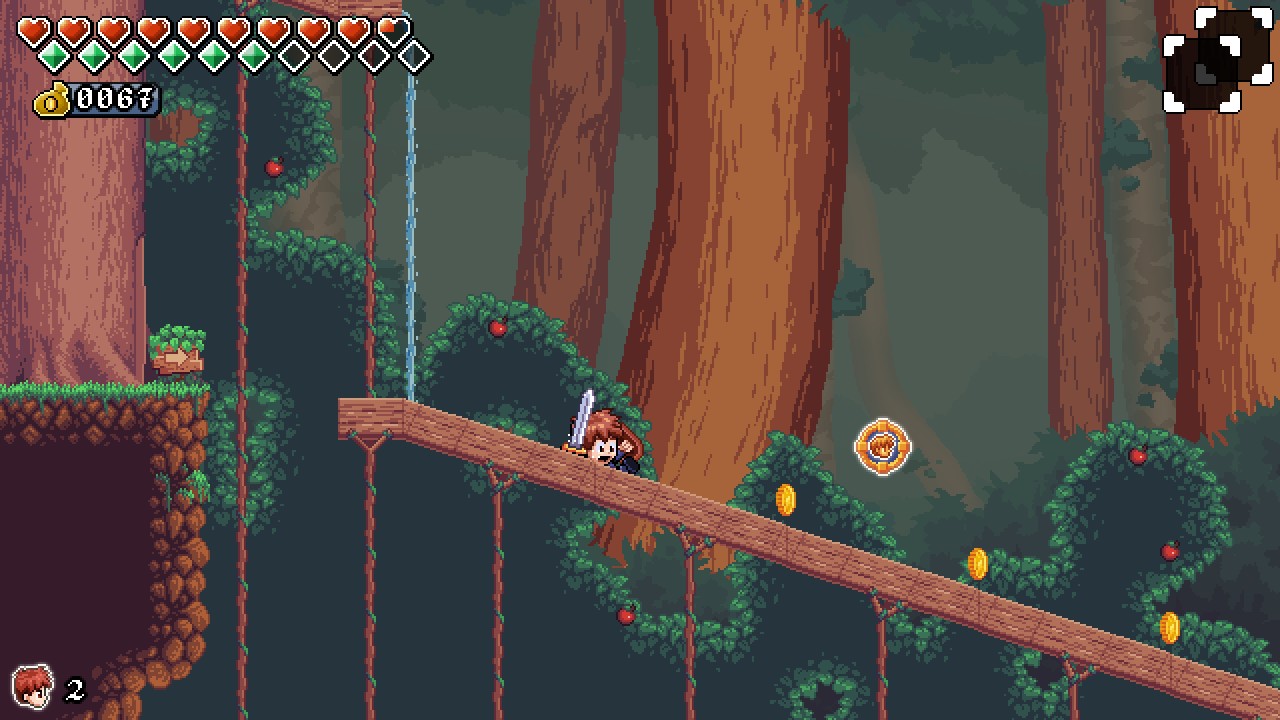Click the coin pouch icon in the HUD
1280x720 pixels.
pyautogui.click(x=50, y=99)
